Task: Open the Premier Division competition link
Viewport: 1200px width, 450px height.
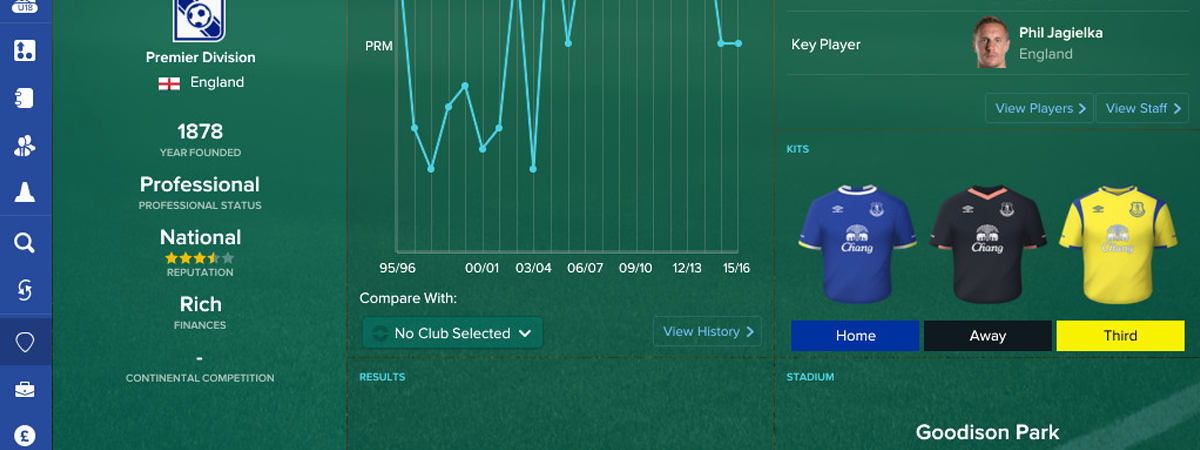Action: (201, 58)
